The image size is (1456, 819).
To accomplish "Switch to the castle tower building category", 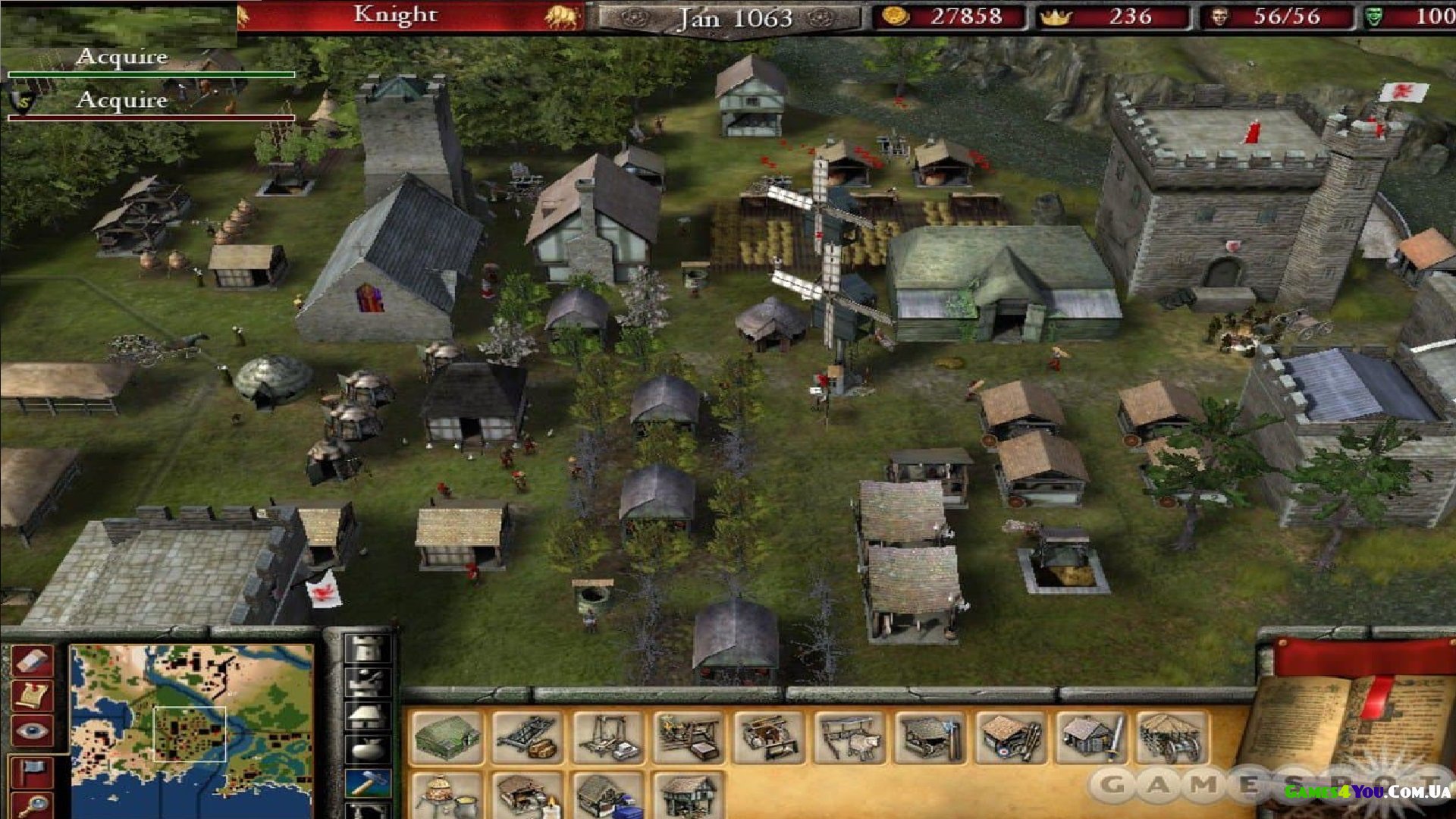I will pos(368,649).
